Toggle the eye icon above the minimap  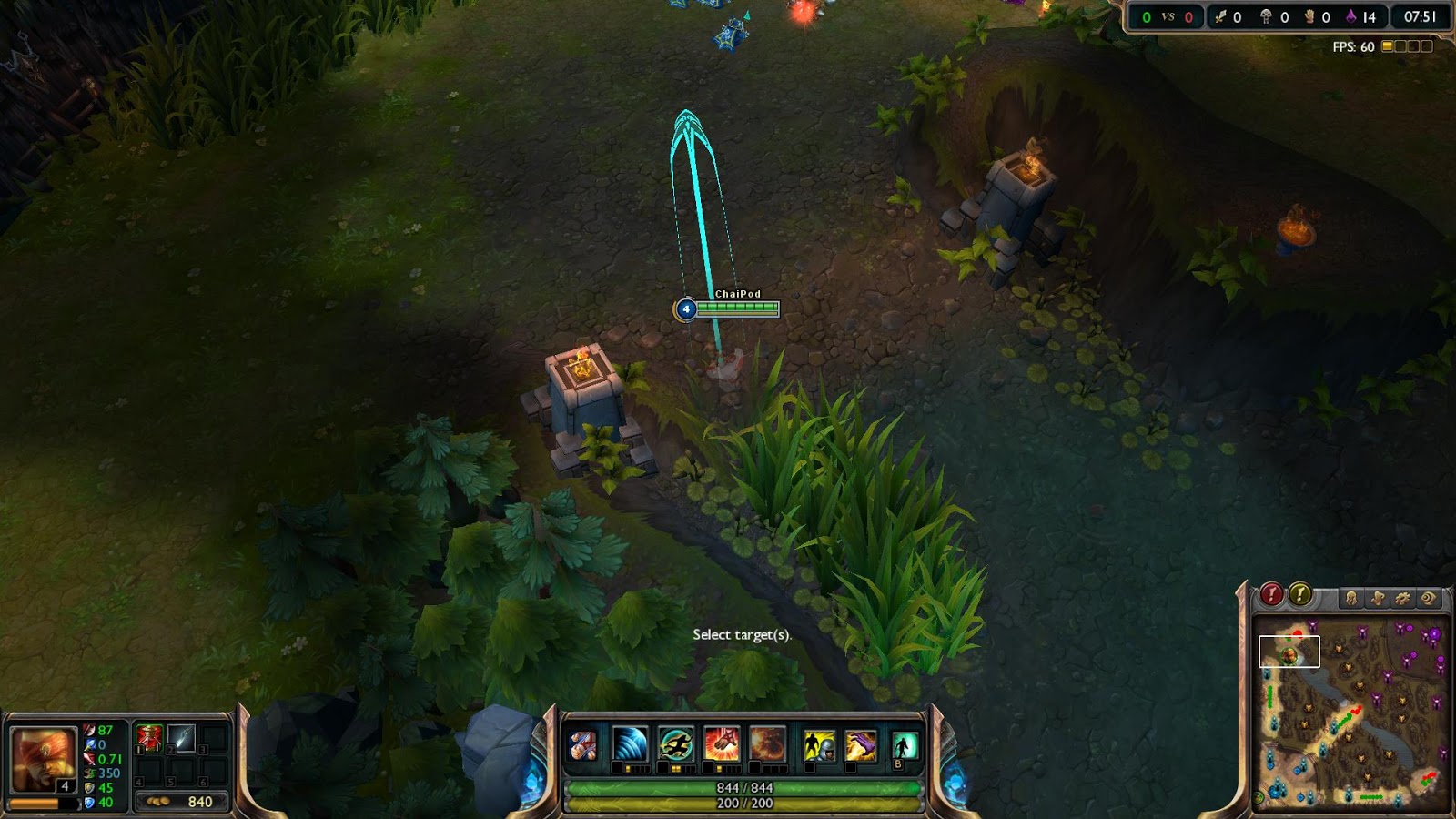pyautogui.click(x=1428, y=598)
